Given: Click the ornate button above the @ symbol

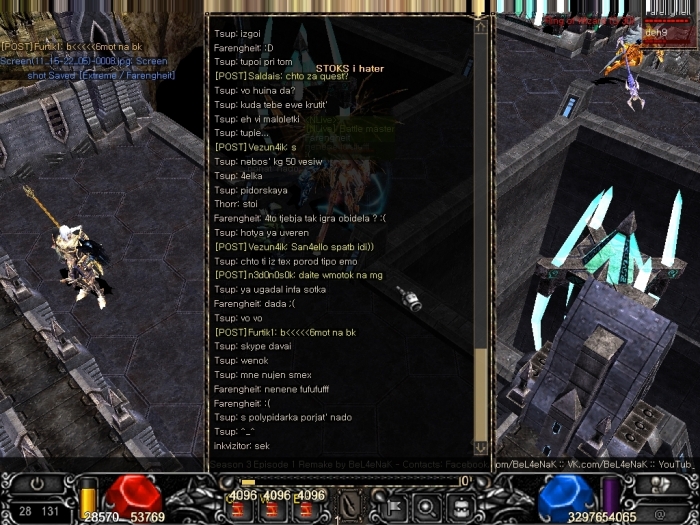Looking at the screenshot, I should [657, 485].
